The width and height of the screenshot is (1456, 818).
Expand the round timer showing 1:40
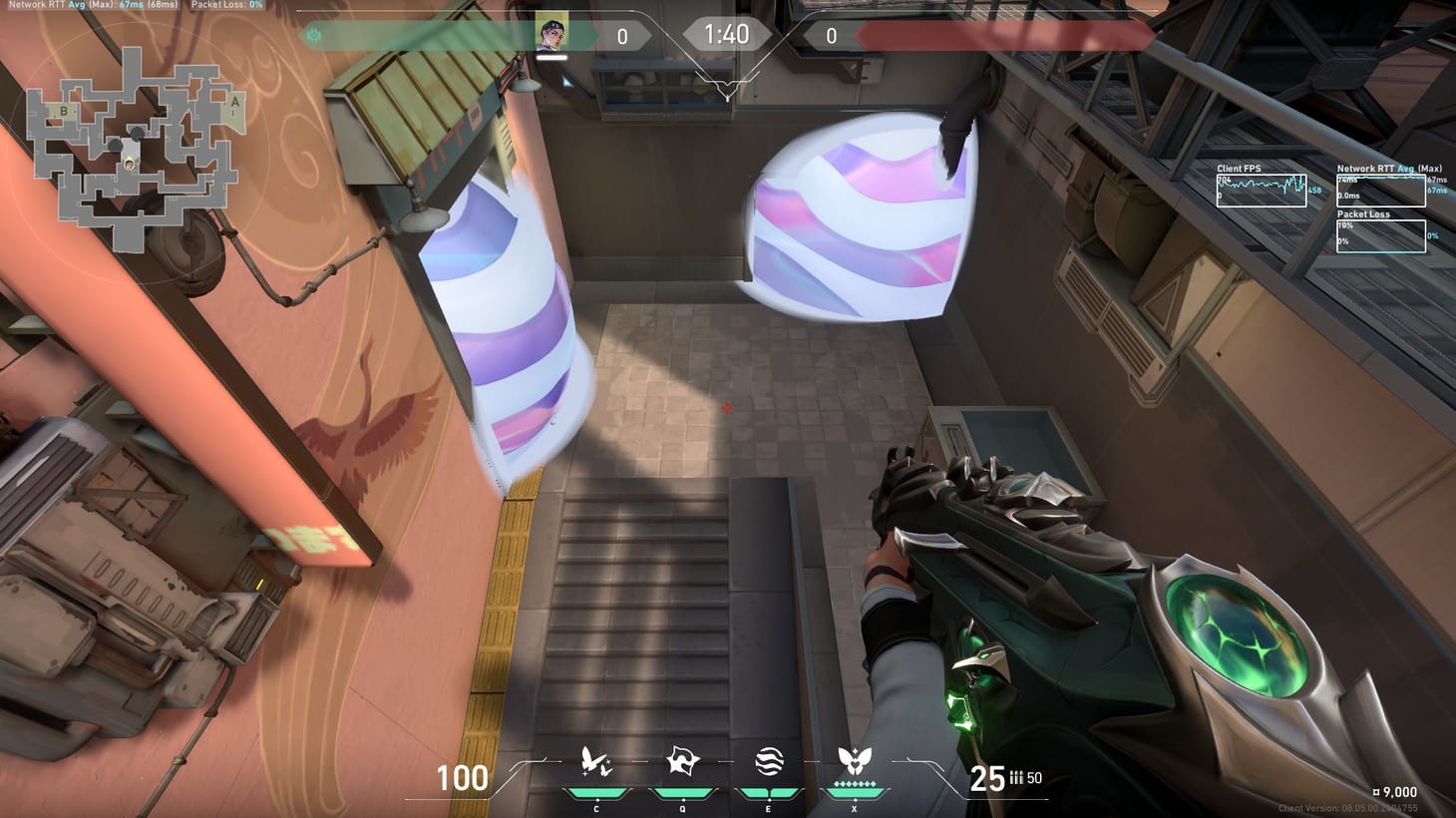point(727,33)
